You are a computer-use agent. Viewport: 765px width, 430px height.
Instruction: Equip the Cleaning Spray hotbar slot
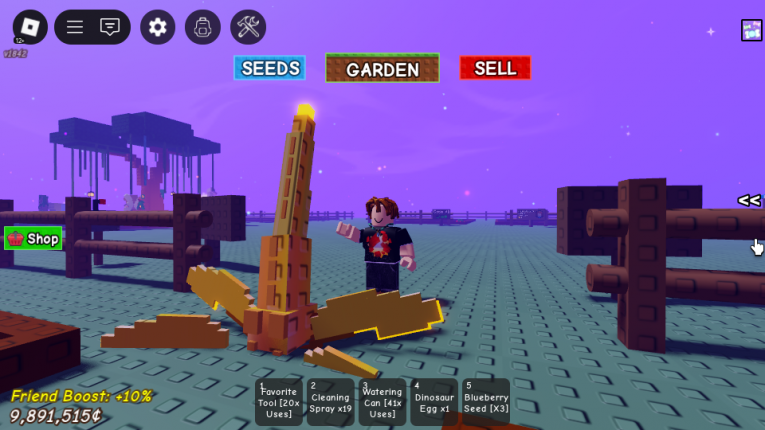[x=330, y=402]
